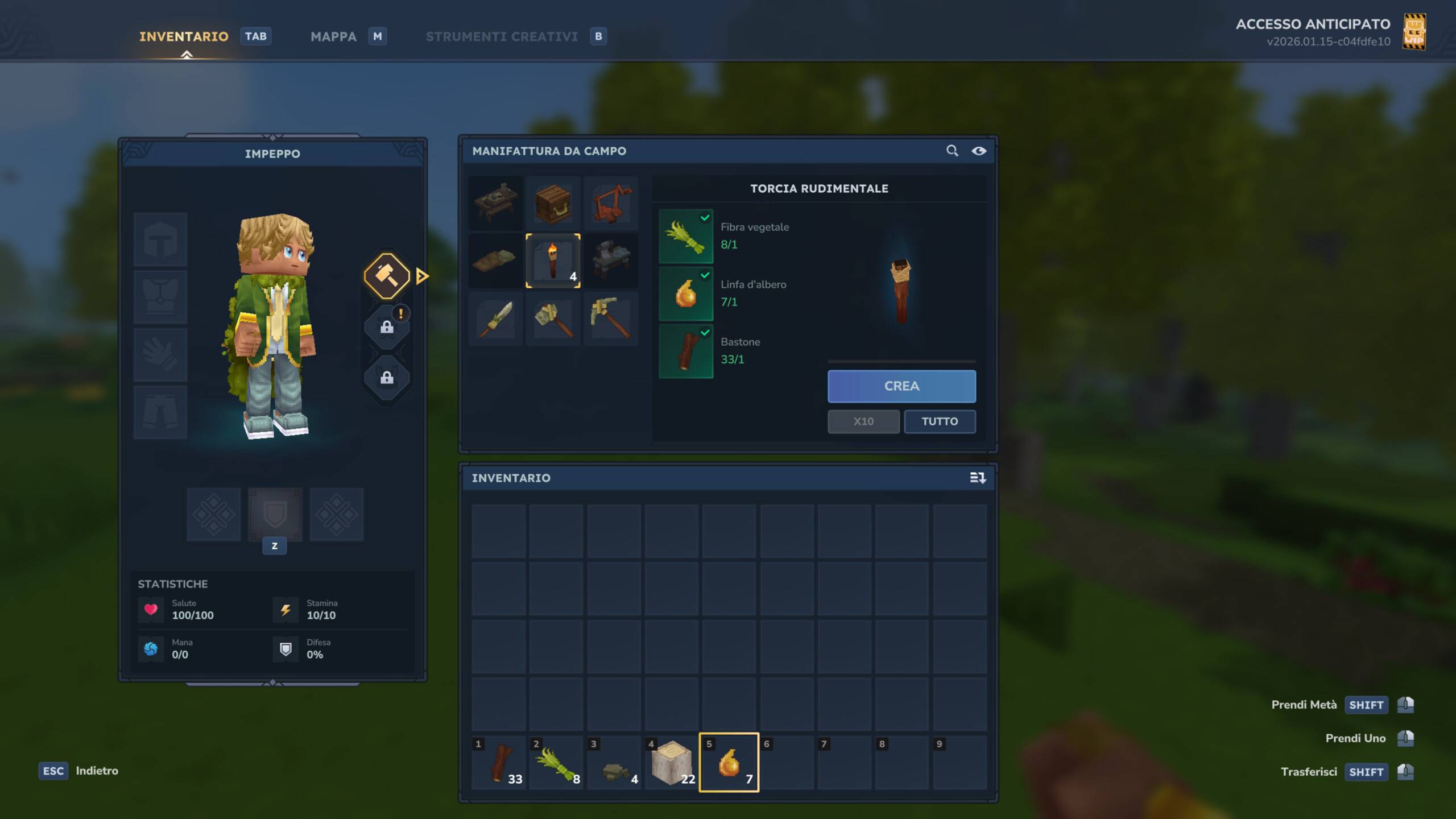Select the stone pickaxe recipe
Image resolution: width=1456 pixels, height=819 pixels.
point(611,318)
